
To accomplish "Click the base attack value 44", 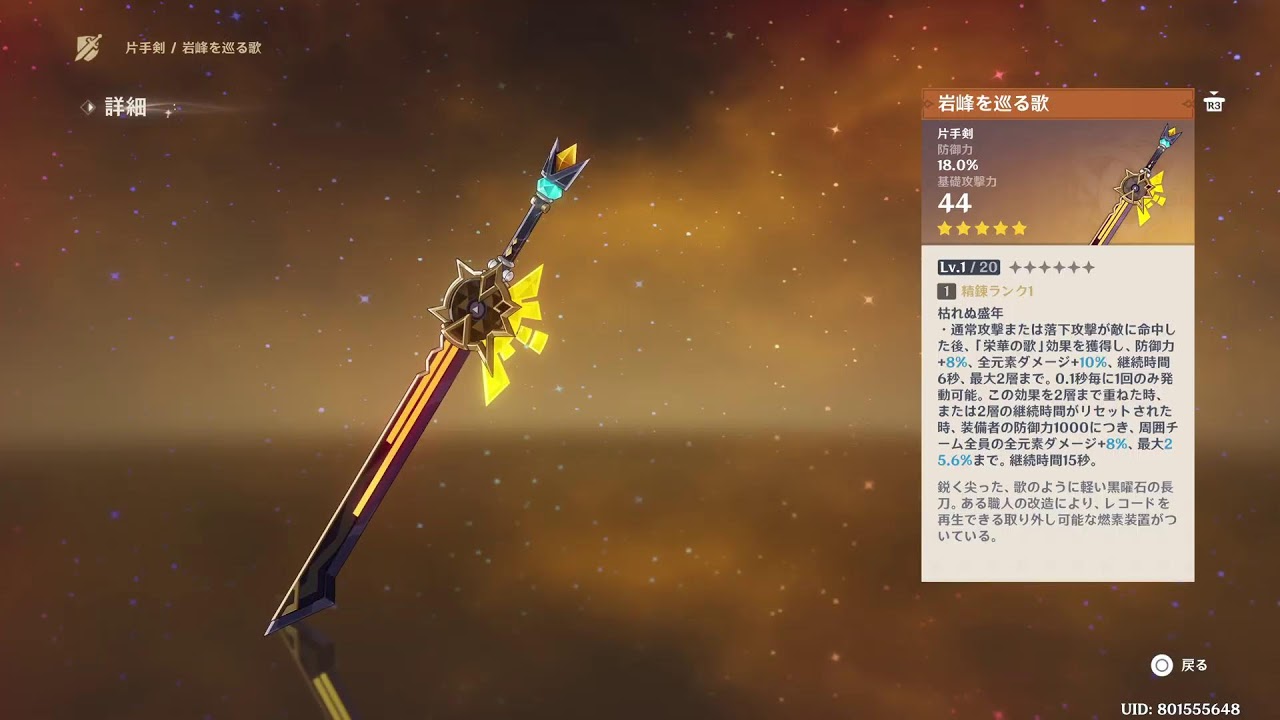I will point(952,202).
